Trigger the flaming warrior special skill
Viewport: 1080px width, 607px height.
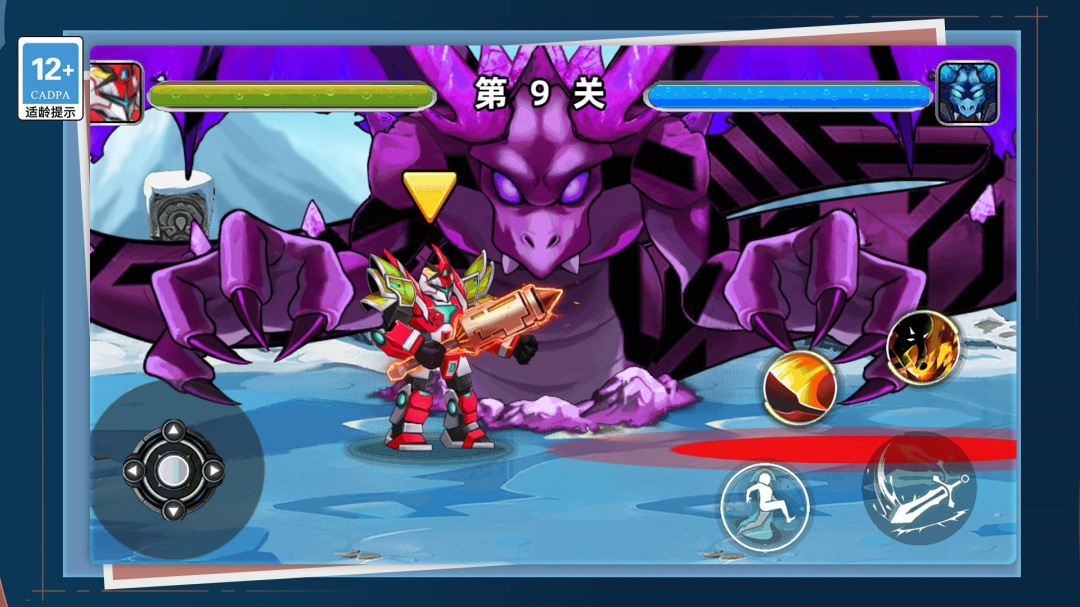click(922, 349)
